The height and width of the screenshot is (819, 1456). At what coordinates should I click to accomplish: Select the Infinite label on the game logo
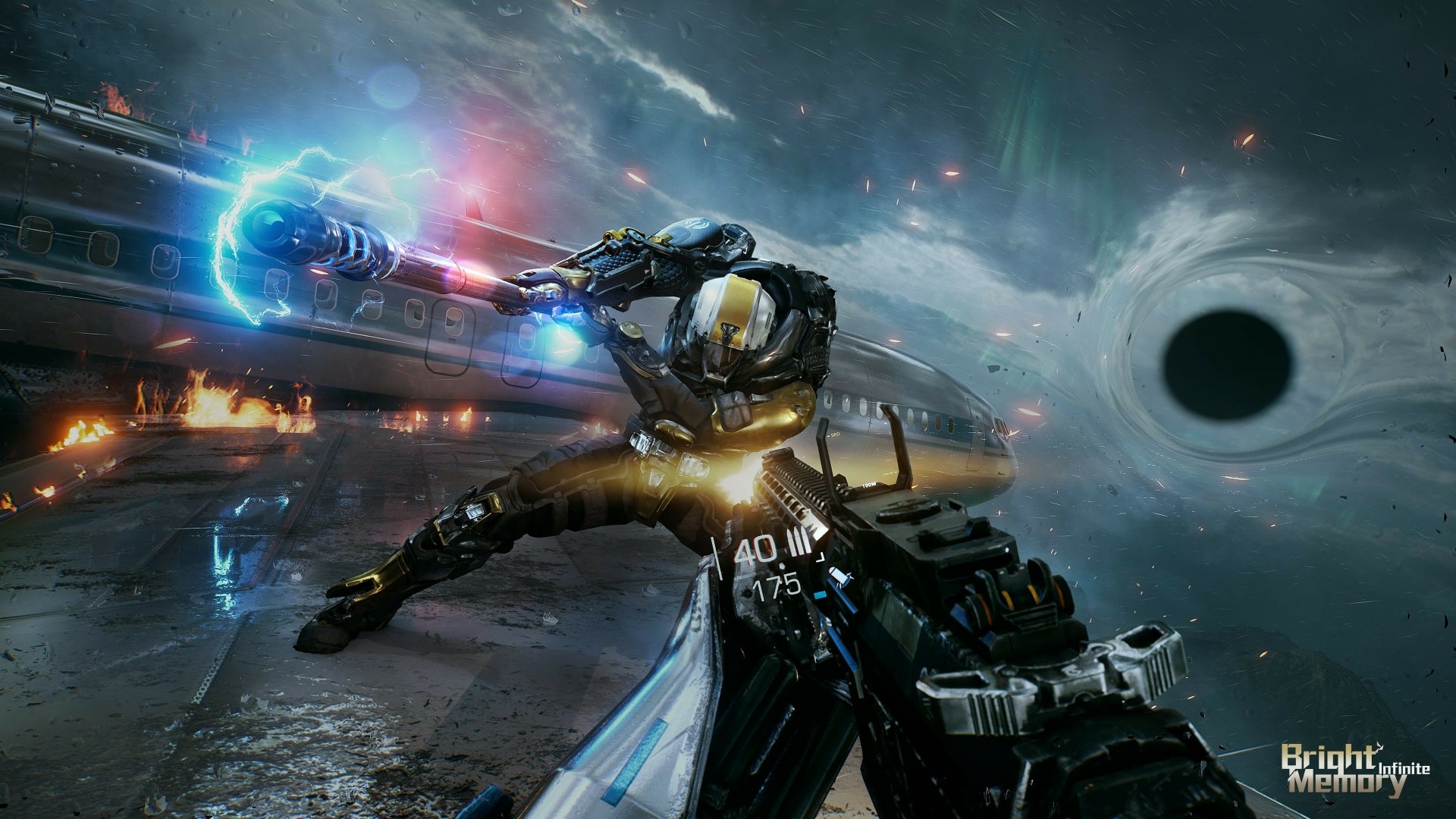1406,767
